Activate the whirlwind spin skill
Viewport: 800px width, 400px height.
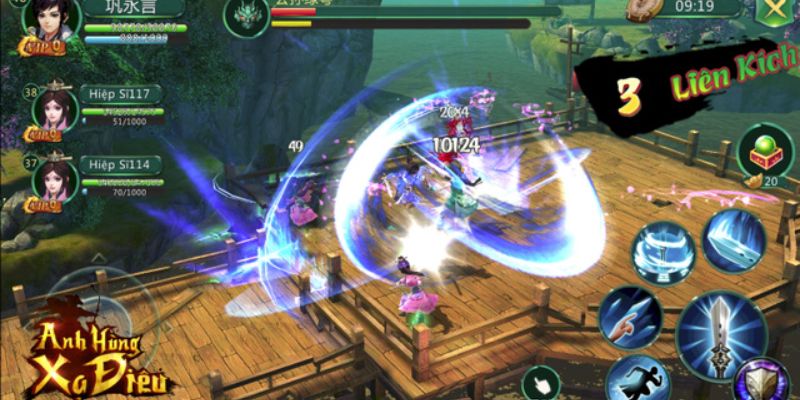coord(661,250)
